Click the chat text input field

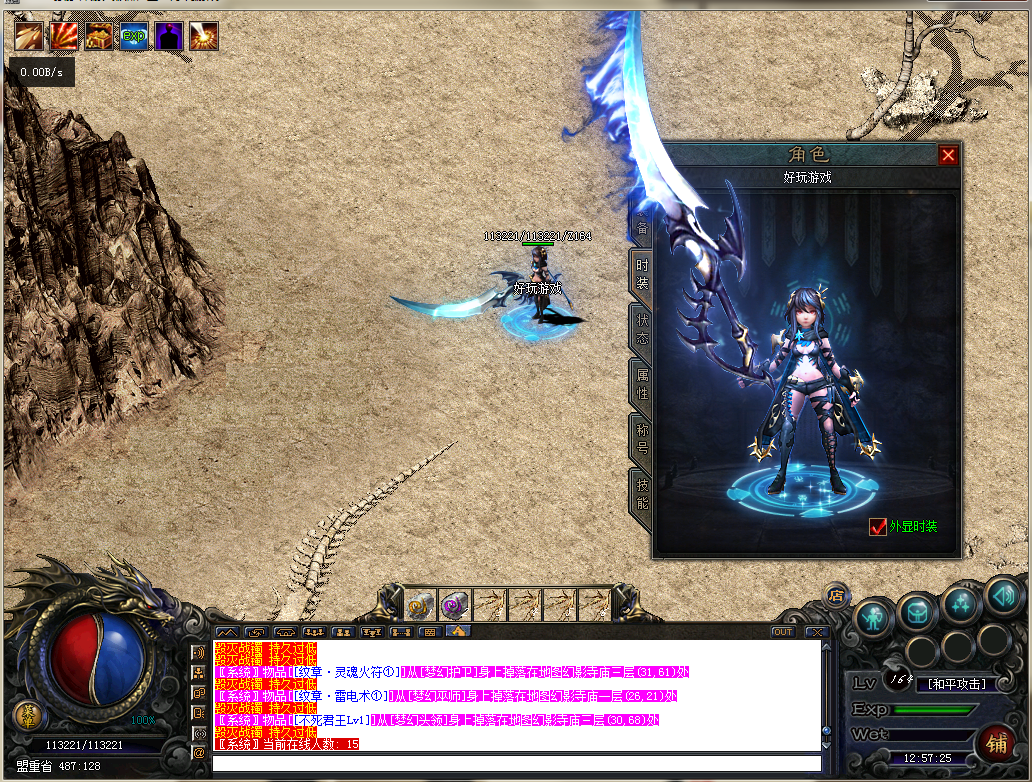pos(515,763)
